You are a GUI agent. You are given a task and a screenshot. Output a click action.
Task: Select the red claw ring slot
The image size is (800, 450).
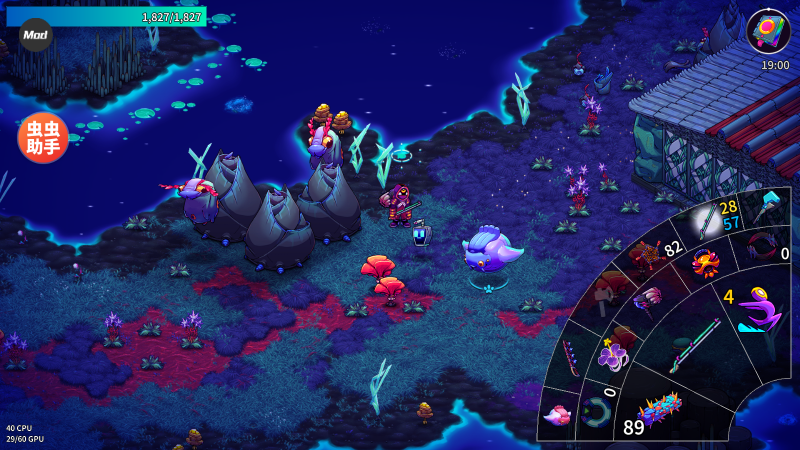(762, 246)
